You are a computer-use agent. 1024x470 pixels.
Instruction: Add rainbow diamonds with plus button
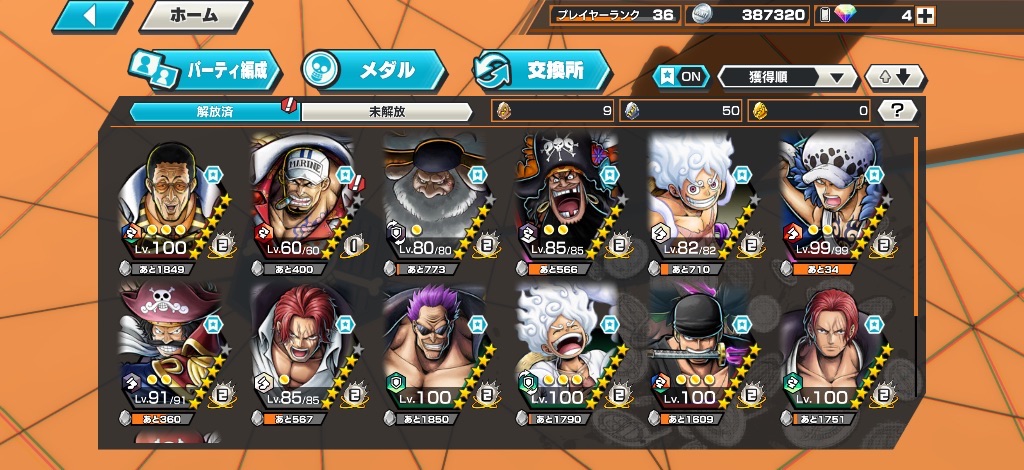(x=926, y=15)
